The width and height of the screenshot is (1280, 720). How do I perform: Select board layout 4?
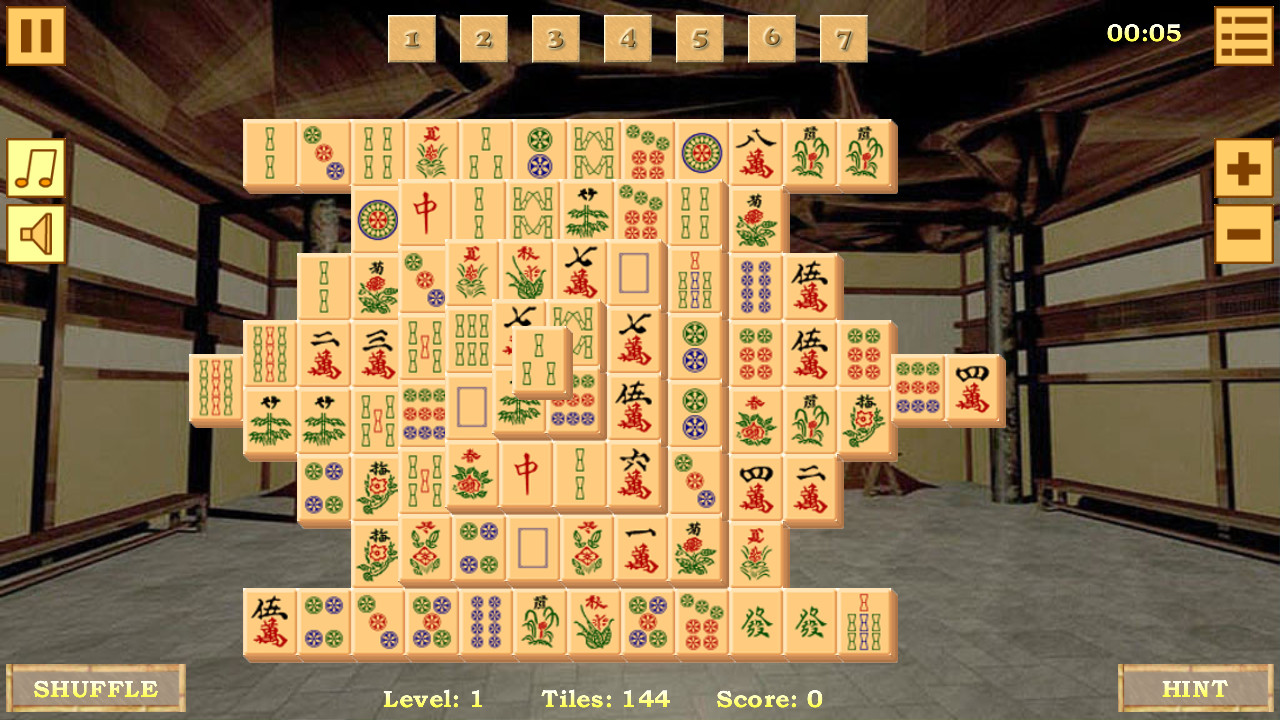(x=627, y=39)
